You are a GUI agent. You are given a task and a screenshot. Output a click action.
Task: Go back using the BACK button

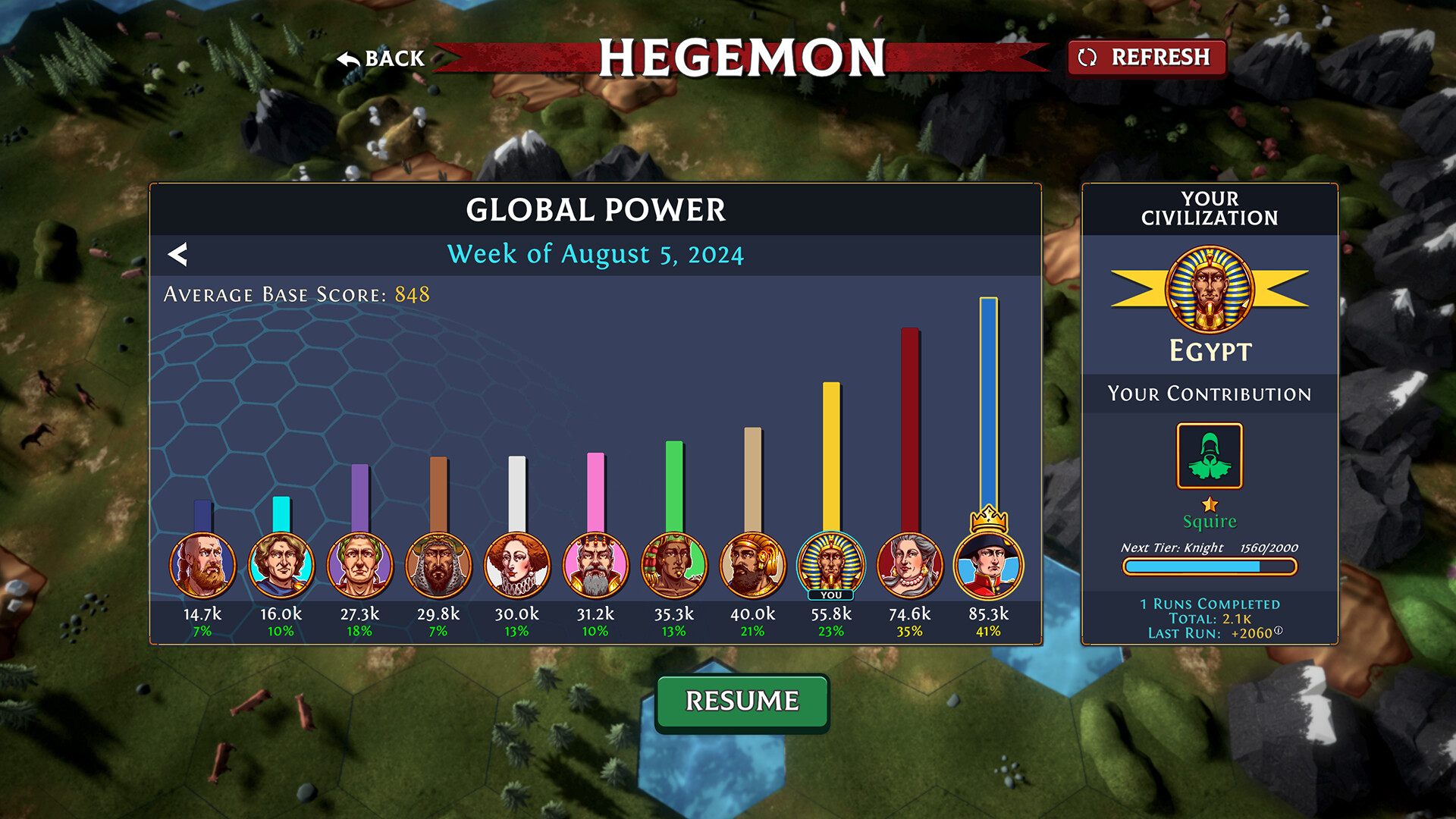[381, 58]
